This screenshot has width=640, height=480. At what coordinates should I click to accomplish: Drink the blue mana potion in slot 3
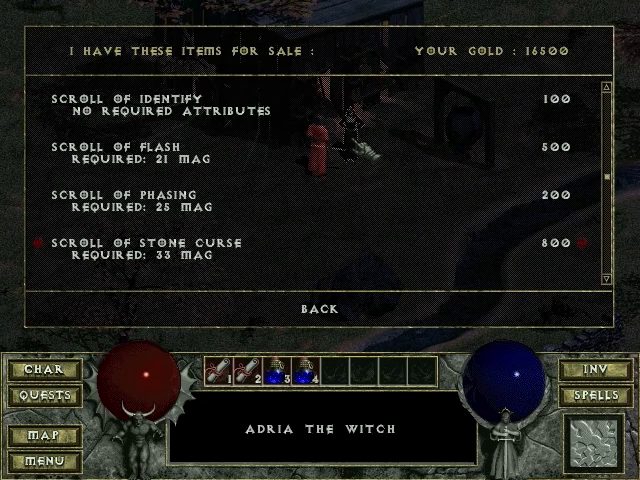(276, 371)
